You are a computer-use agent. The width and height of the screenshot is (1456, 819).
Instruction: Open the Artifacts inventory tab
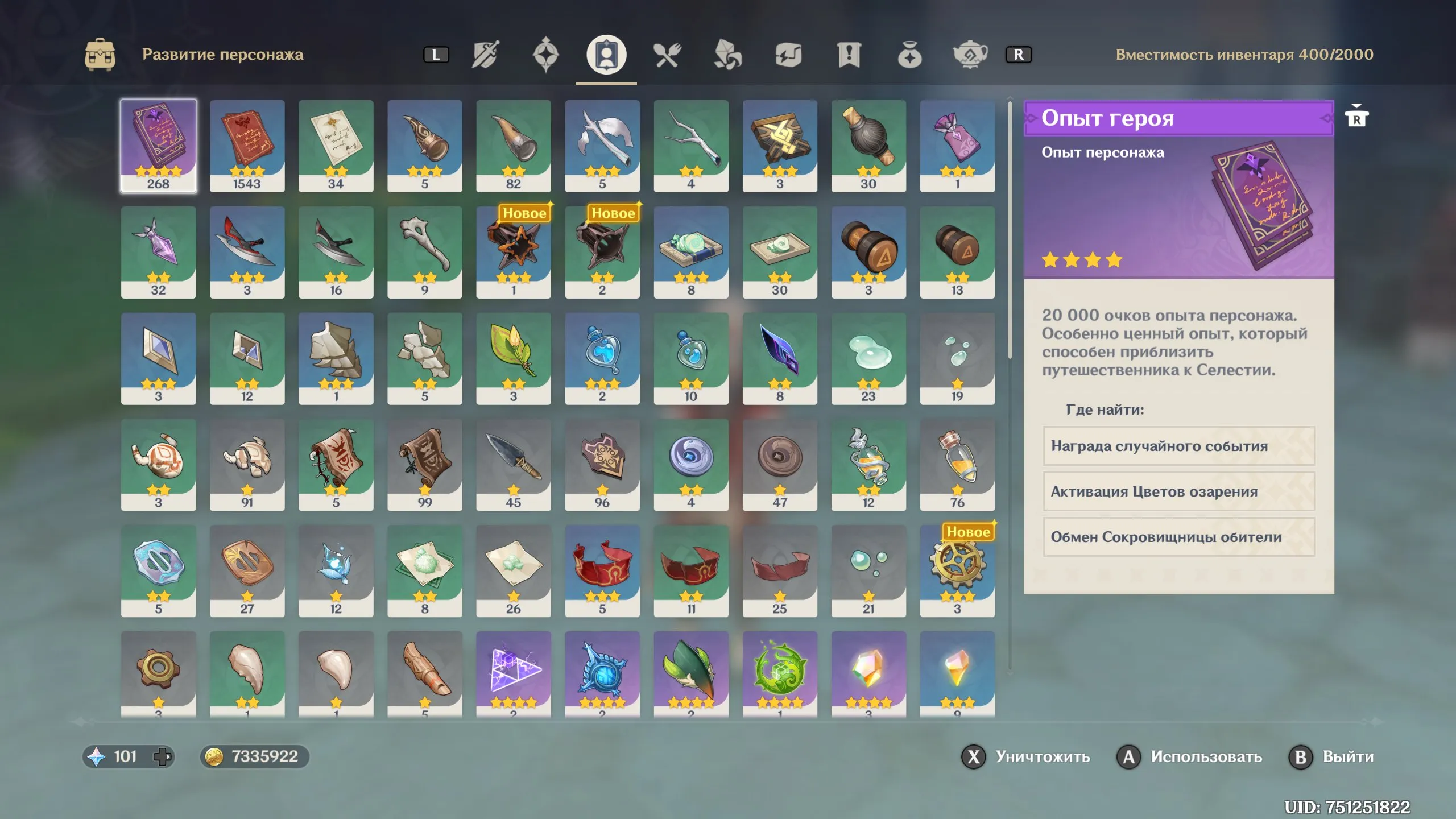click(545, 55)
